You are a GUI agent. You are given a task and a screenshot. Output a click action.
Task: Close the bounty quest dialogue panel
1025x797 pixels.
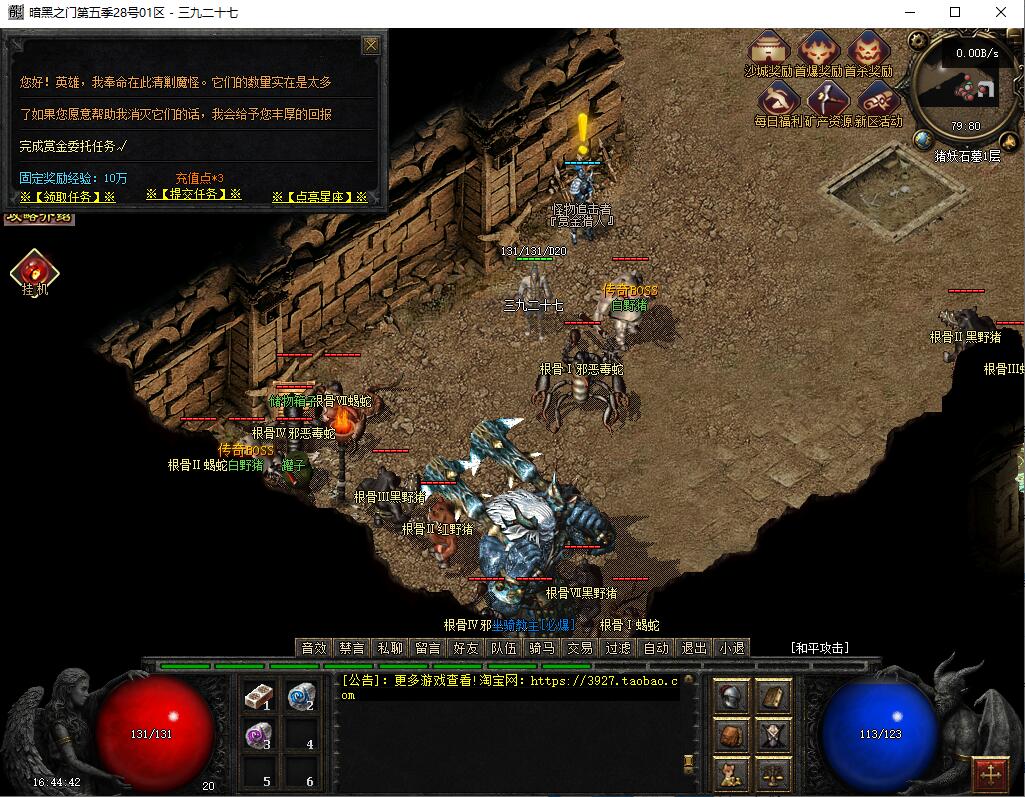pyautogui.click(x=371, y=45)
